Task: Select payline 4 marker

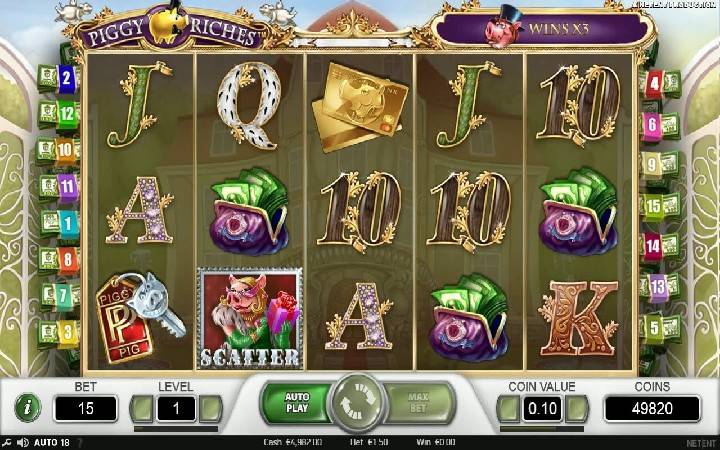Action: tap(654, 84)
